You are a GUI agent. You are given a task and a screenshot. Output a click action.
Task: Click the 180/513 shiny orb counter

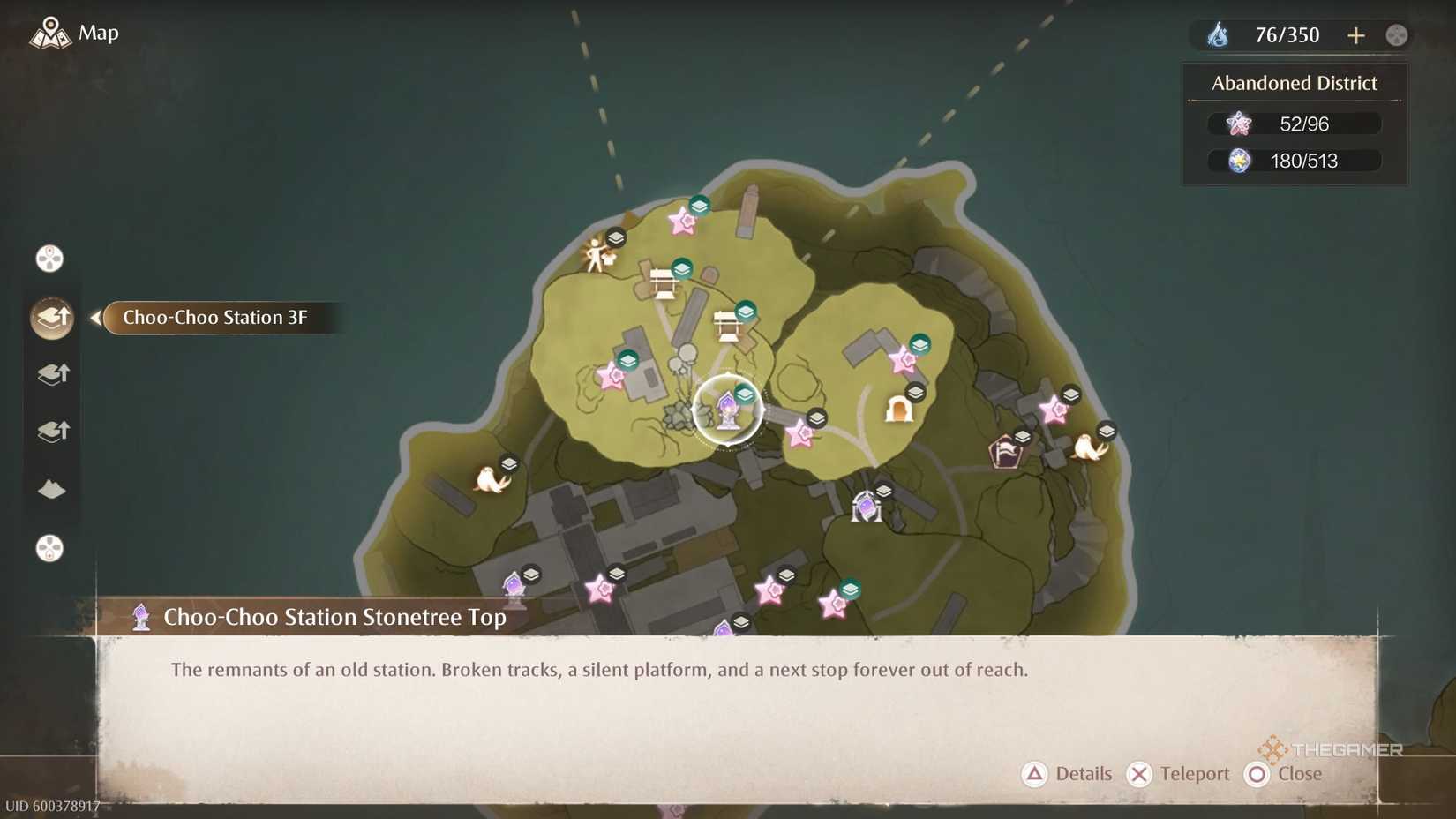(x=1294, y=161)
